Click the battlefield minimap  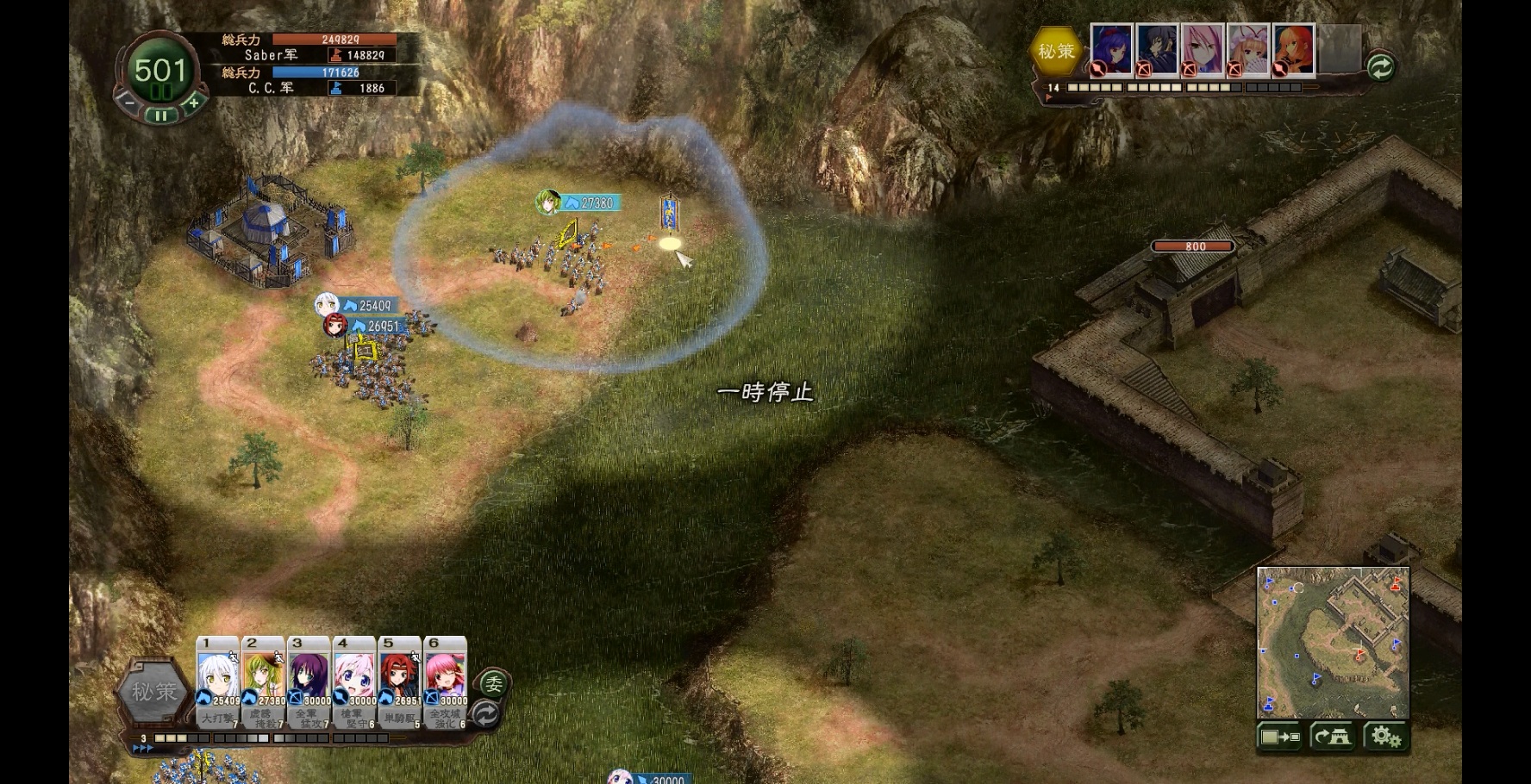click(x=1333, y=641)
